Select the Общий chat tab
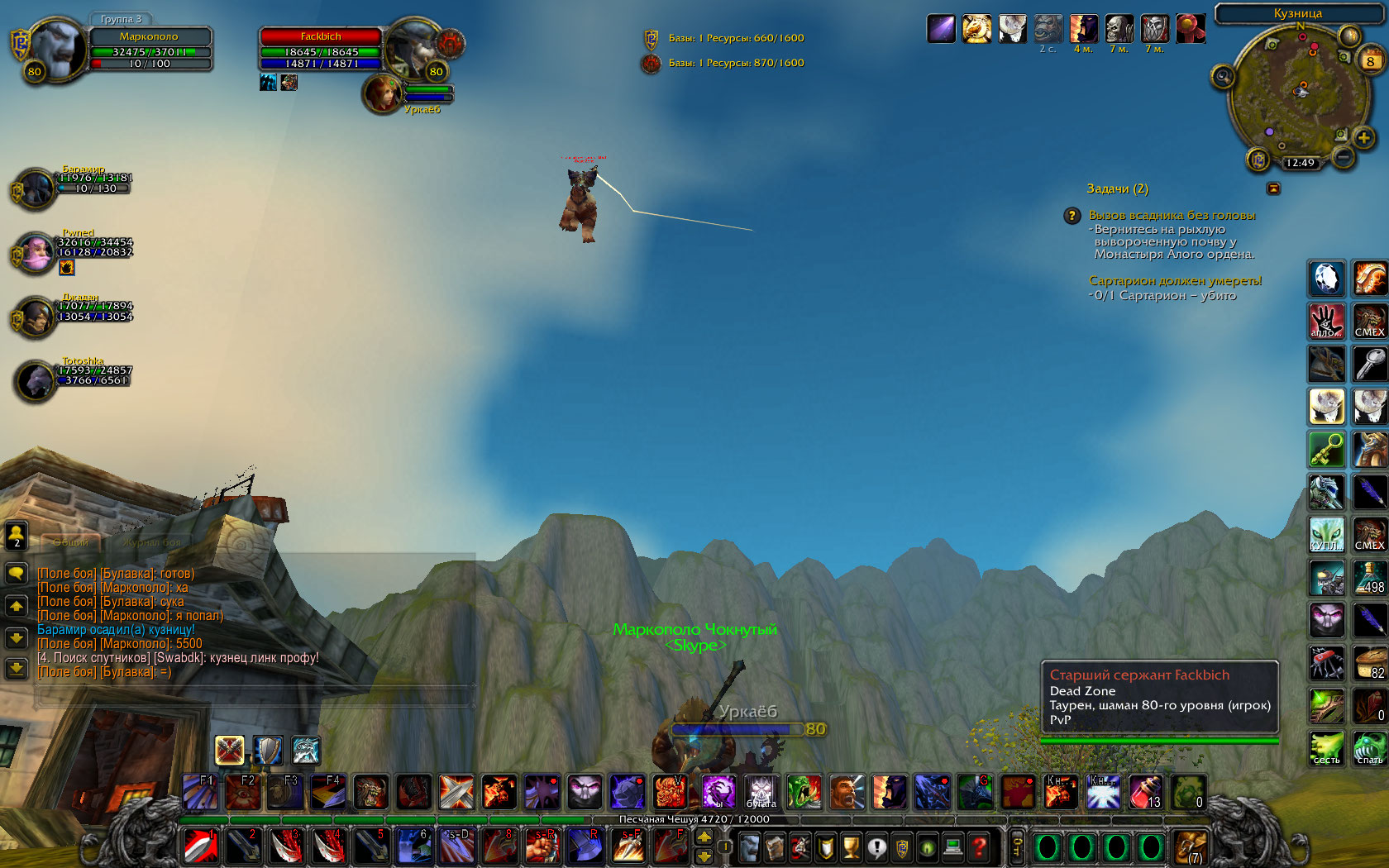Screen dimensions: 1389x868 click(x=71, y=542)
